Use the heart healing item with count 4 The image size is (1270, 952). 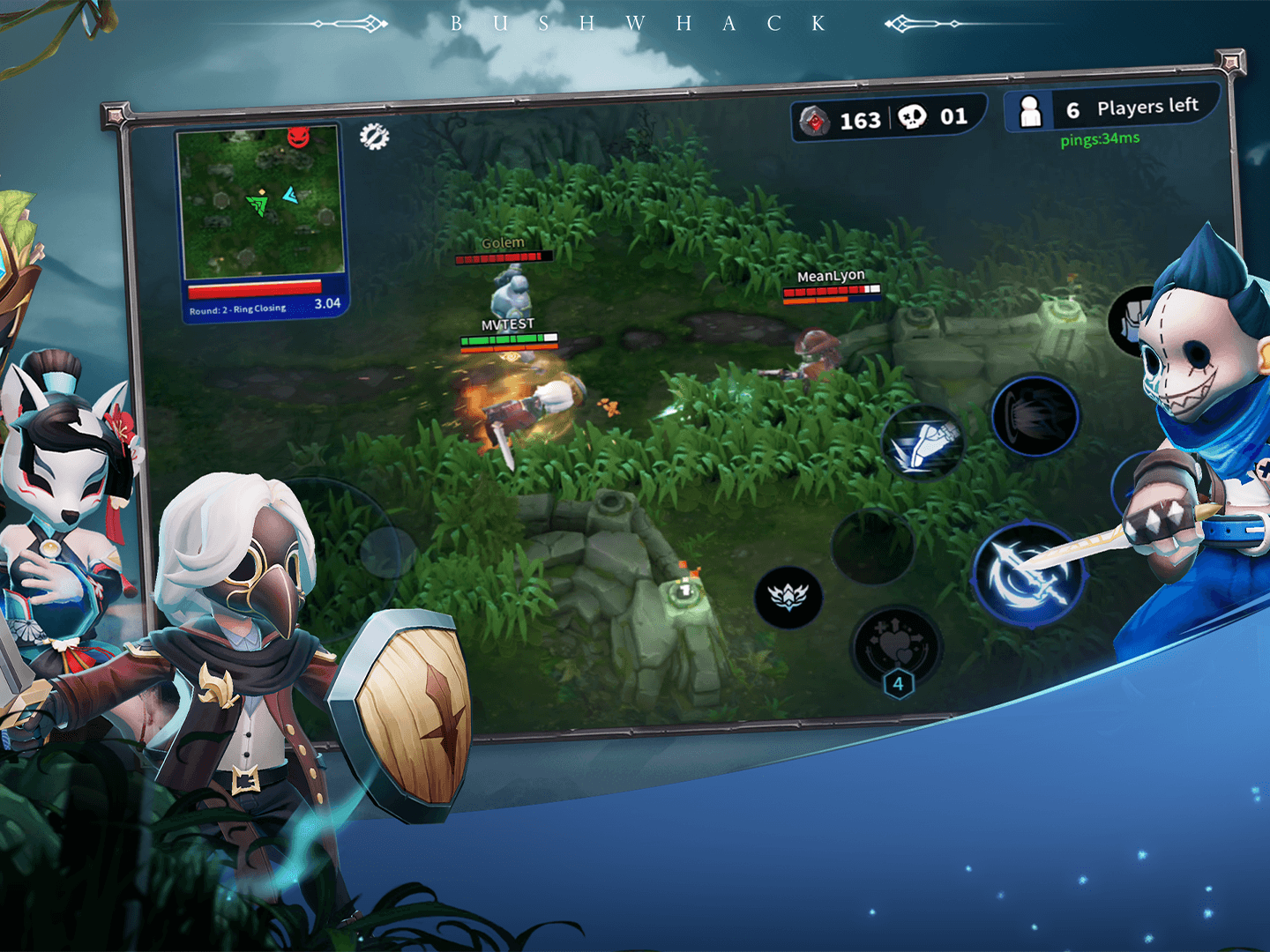coord(895,648)
